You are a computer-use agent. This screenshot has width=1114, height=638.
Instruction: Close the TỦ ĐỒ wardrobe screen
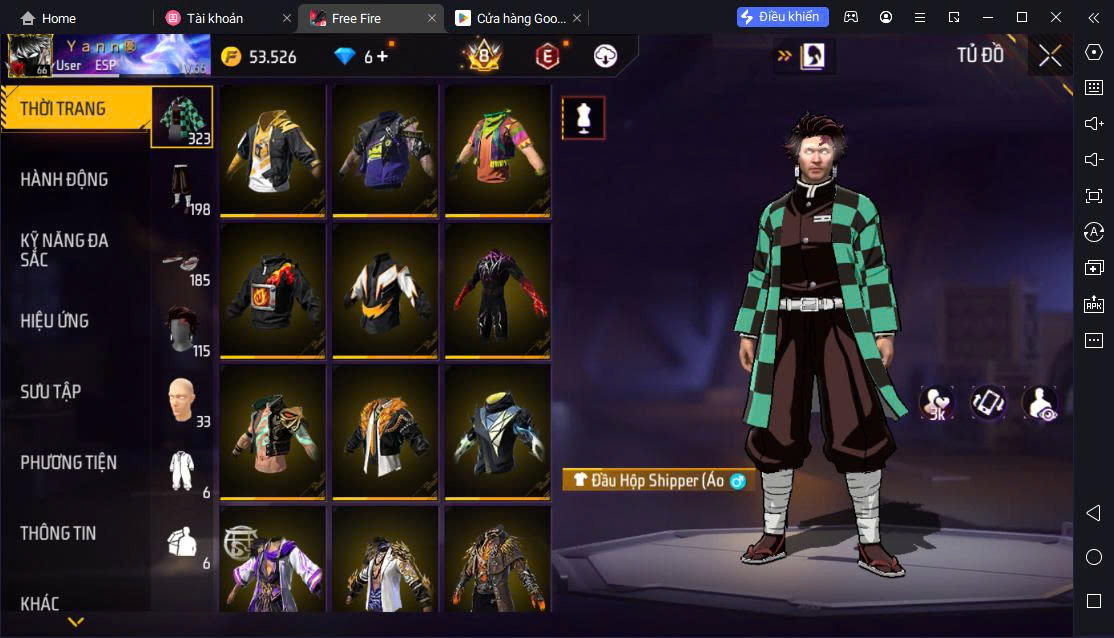point(1050,55)
